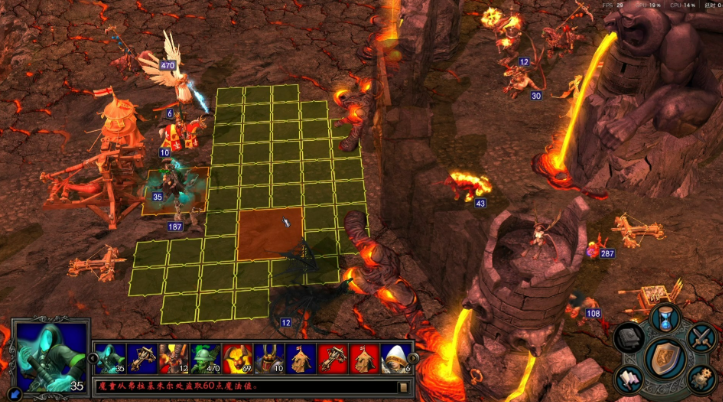The width and height of the screenshot is (723, 402).
Task: Select the horned dark unit numbered 10
Action: [x=267, y=357]
